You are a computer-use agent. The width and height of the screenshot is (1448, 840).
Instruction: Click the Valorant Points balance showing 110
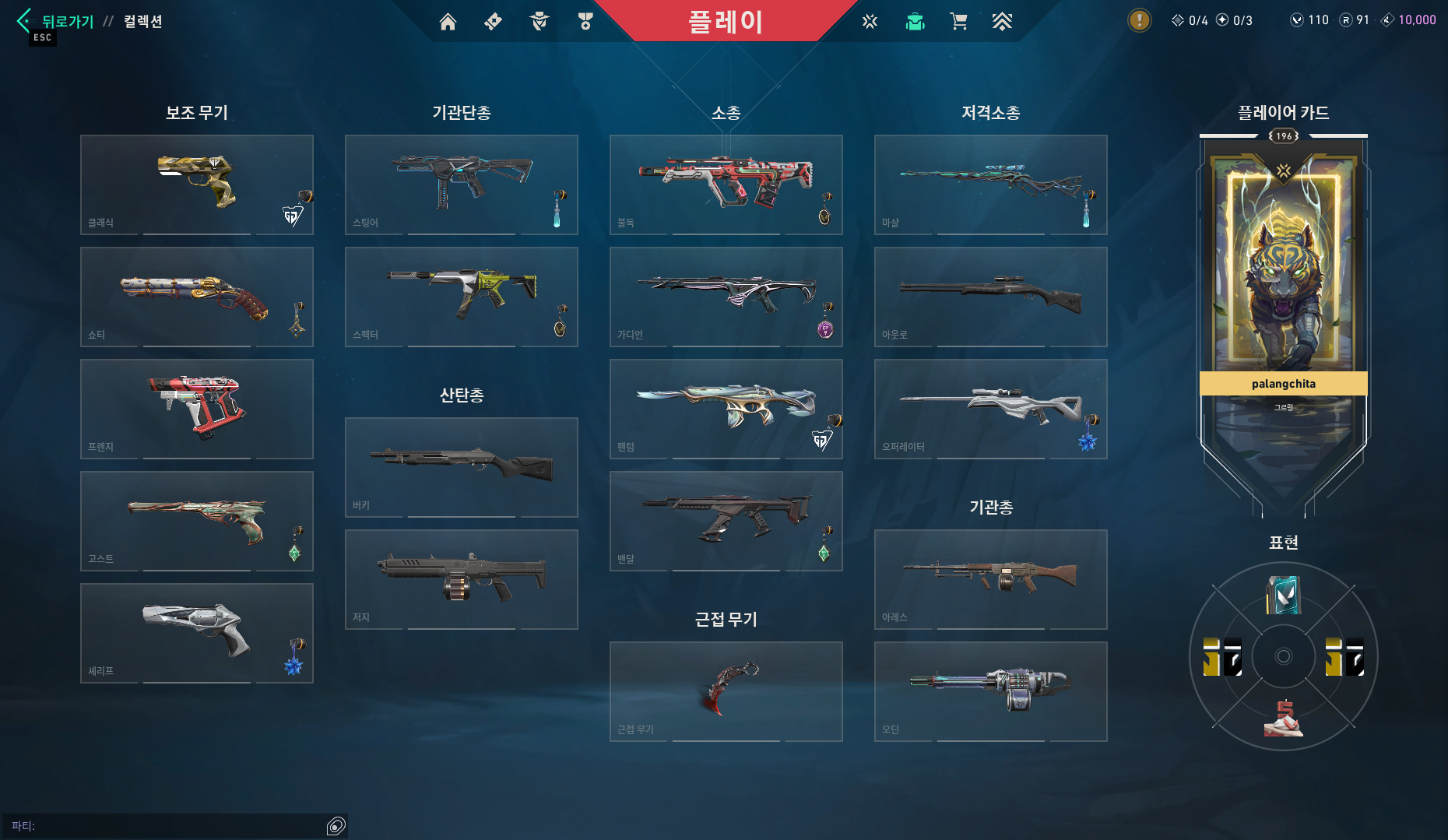click(x=1308, y=20)
